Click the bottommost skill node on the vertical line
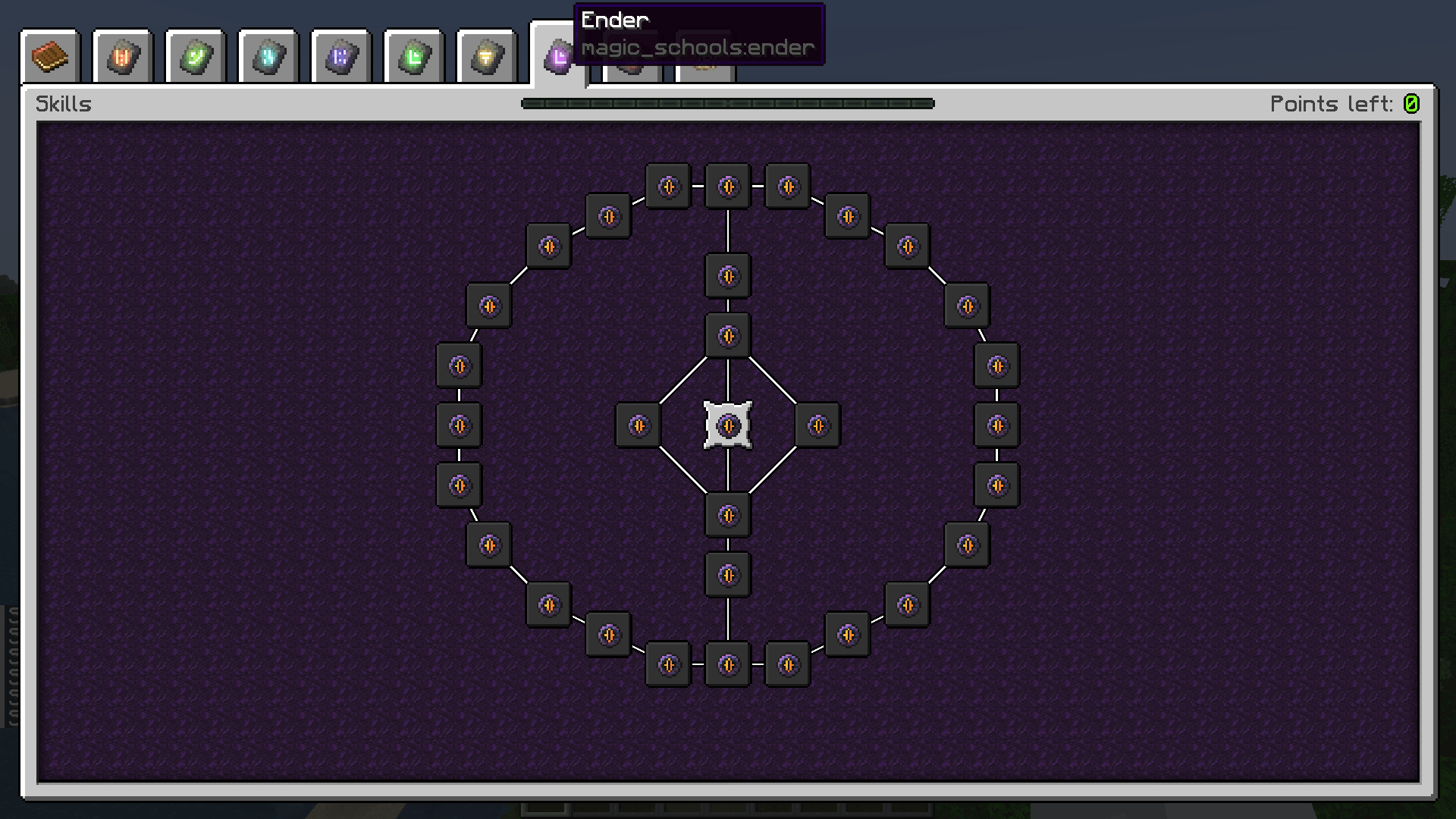Screen dimensions: 1456x819 pyautogui.click(x=727, y=664)
